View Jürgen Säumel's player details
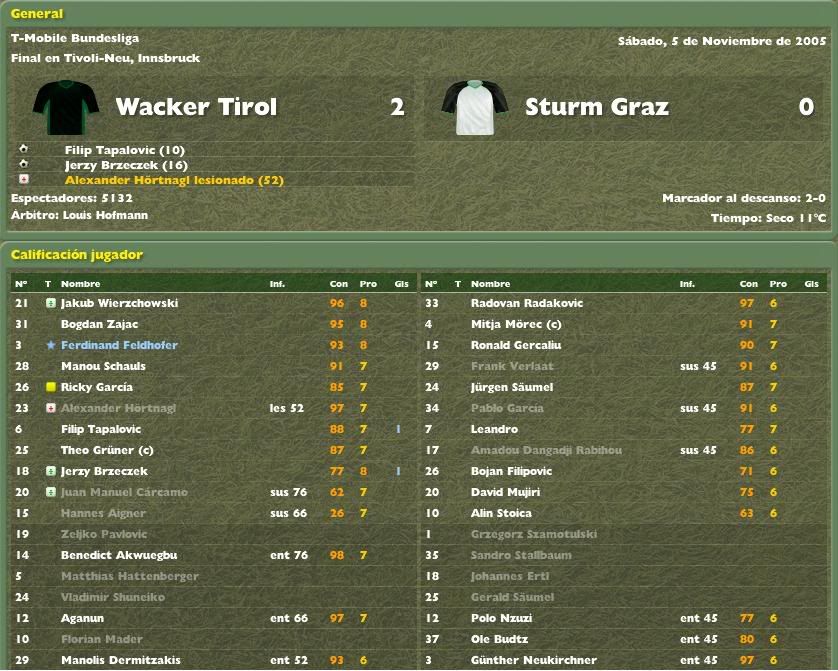 pos(511,387)
